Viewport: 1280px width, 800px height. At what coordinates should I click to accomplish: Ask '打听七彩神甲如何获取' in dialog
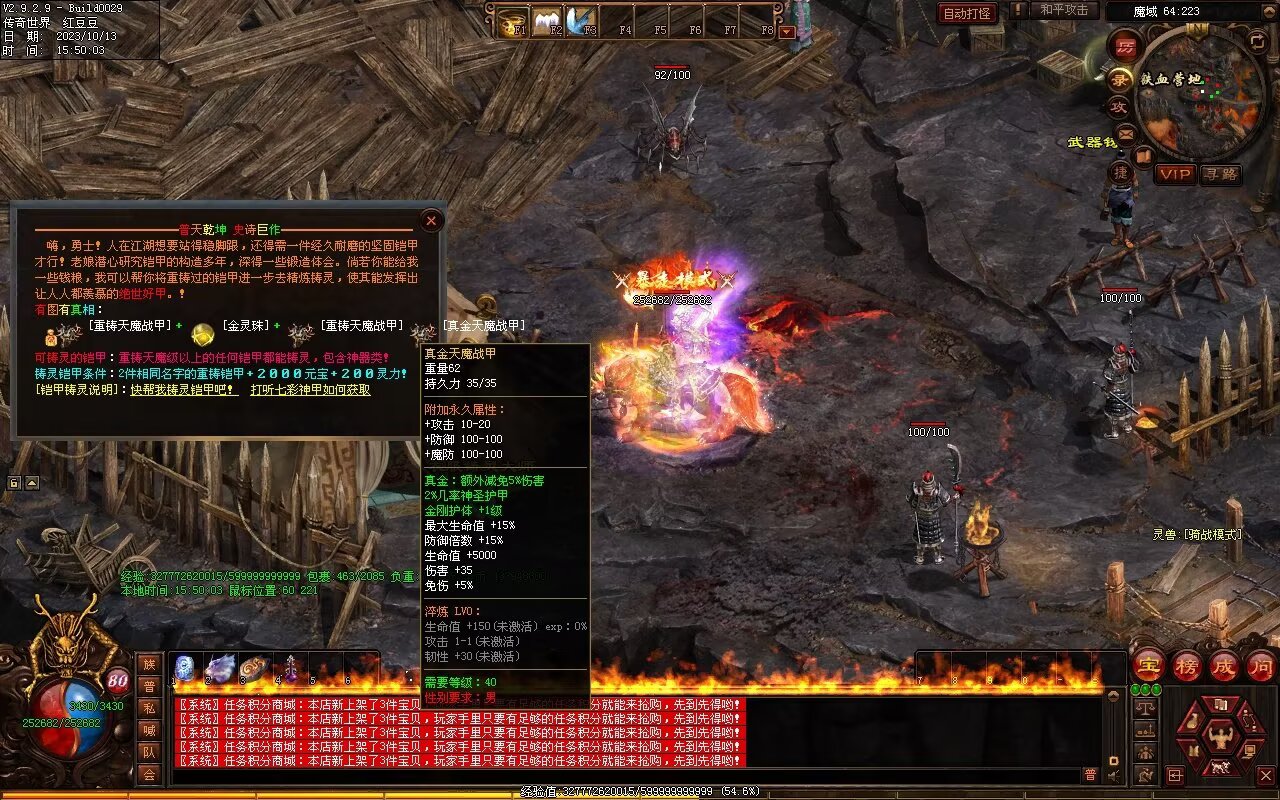[310, 390]
